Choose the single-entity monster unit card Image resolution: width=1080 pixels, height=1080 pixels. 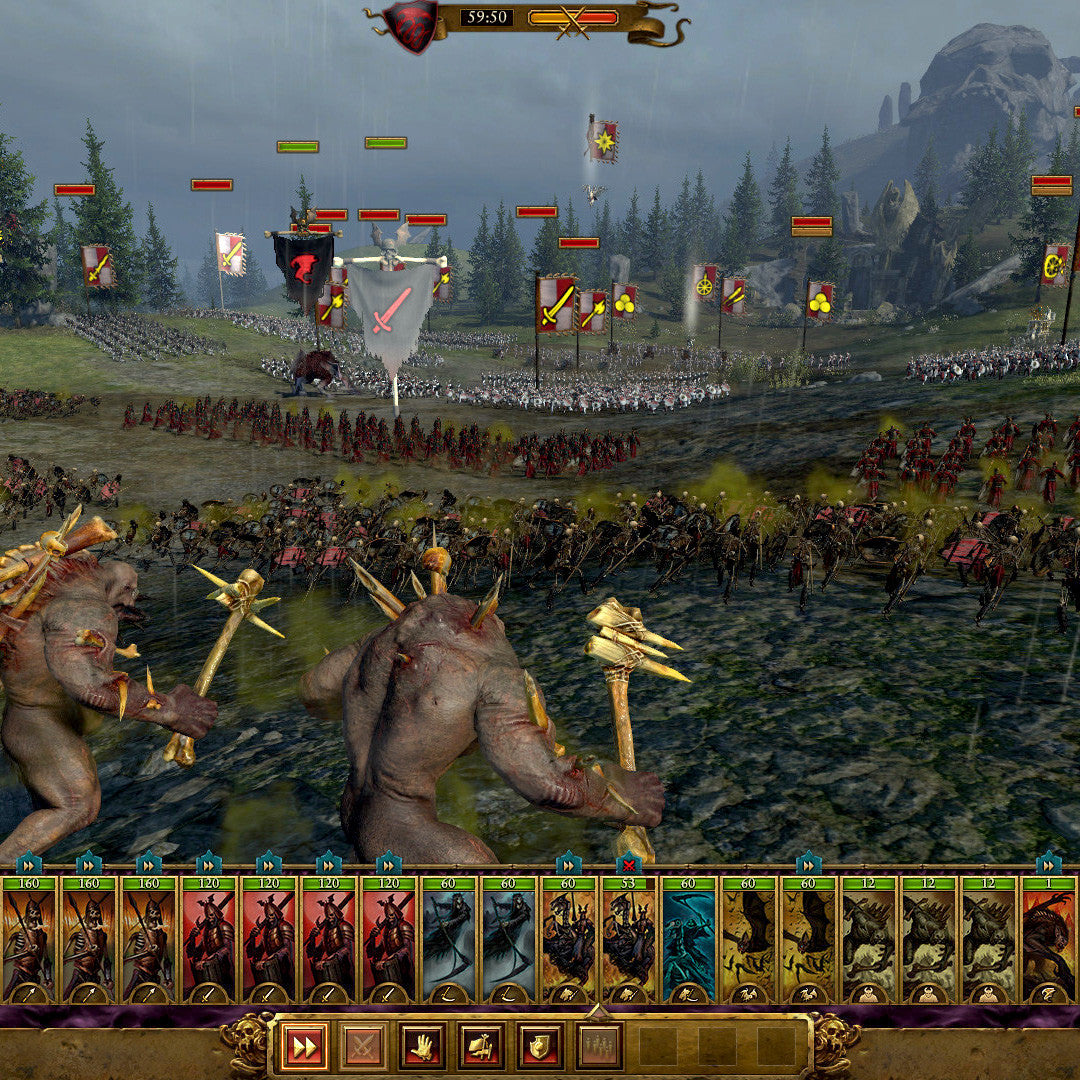pyautogui.click(x=1048, y=940)
